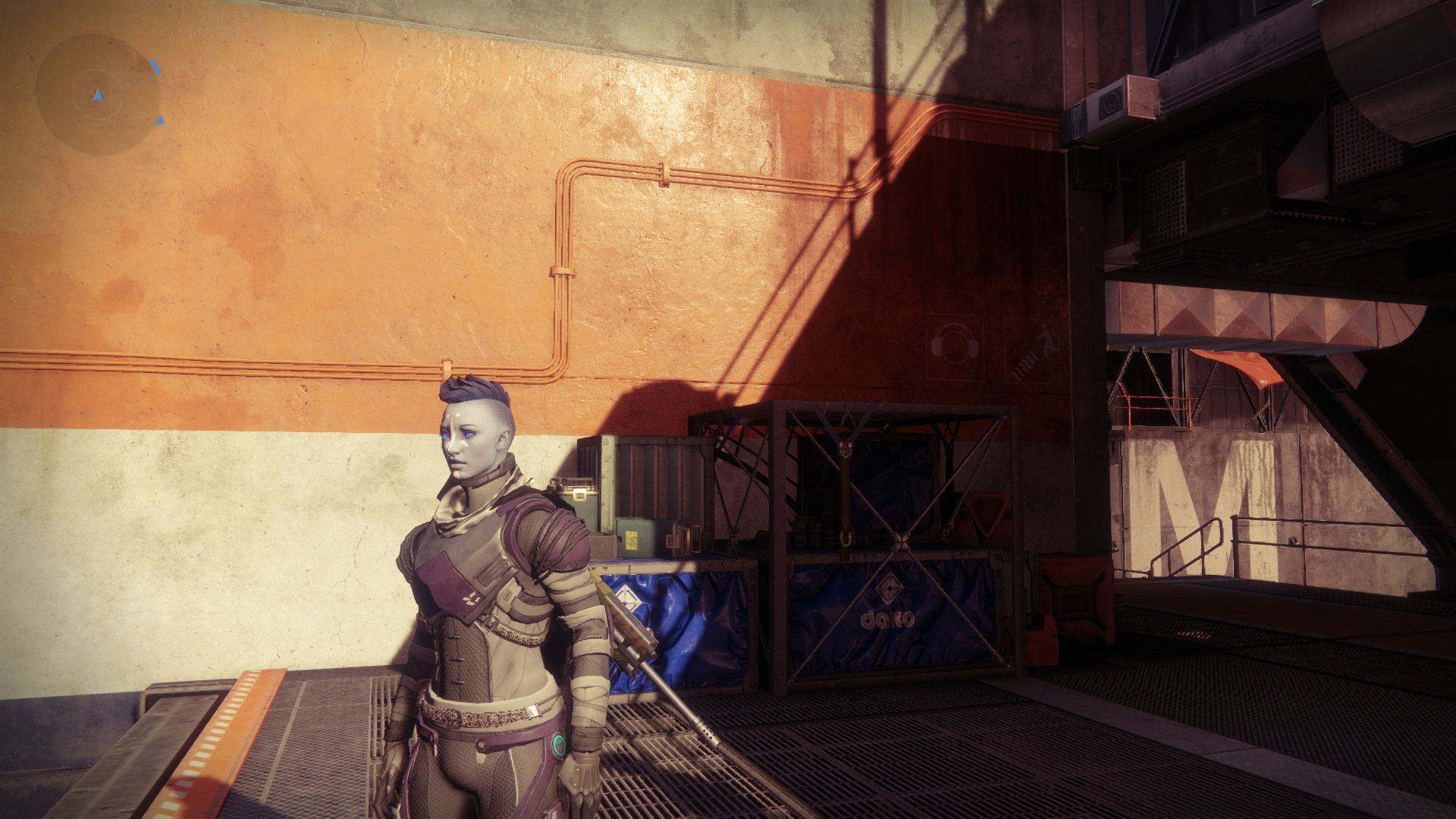Click the circular radar in the corner
Screen dimensions: 1456x819
coord(98,95)
